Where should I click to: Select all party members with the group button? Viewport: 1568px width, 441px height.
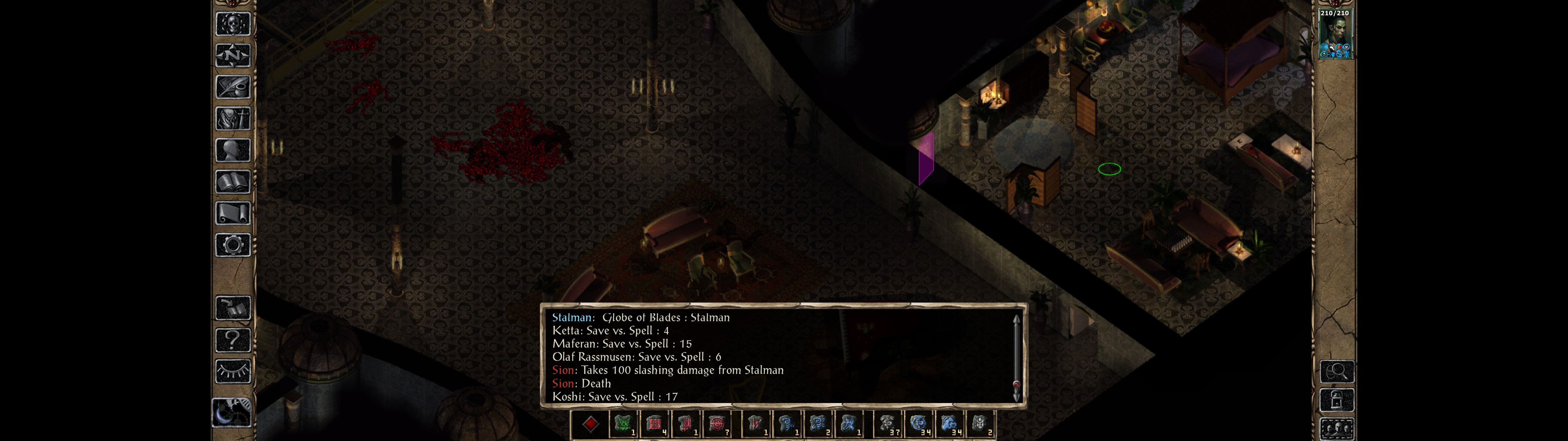coord(1337,429)
